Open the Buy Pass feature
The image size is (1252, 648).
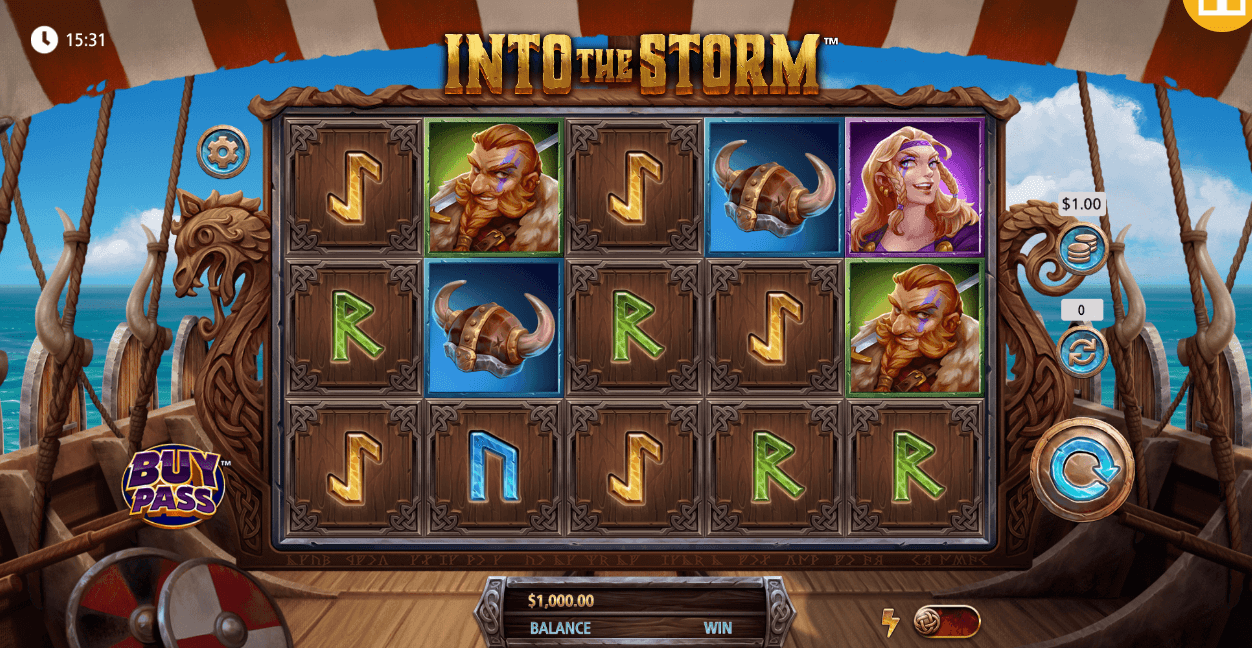point(173,486)
